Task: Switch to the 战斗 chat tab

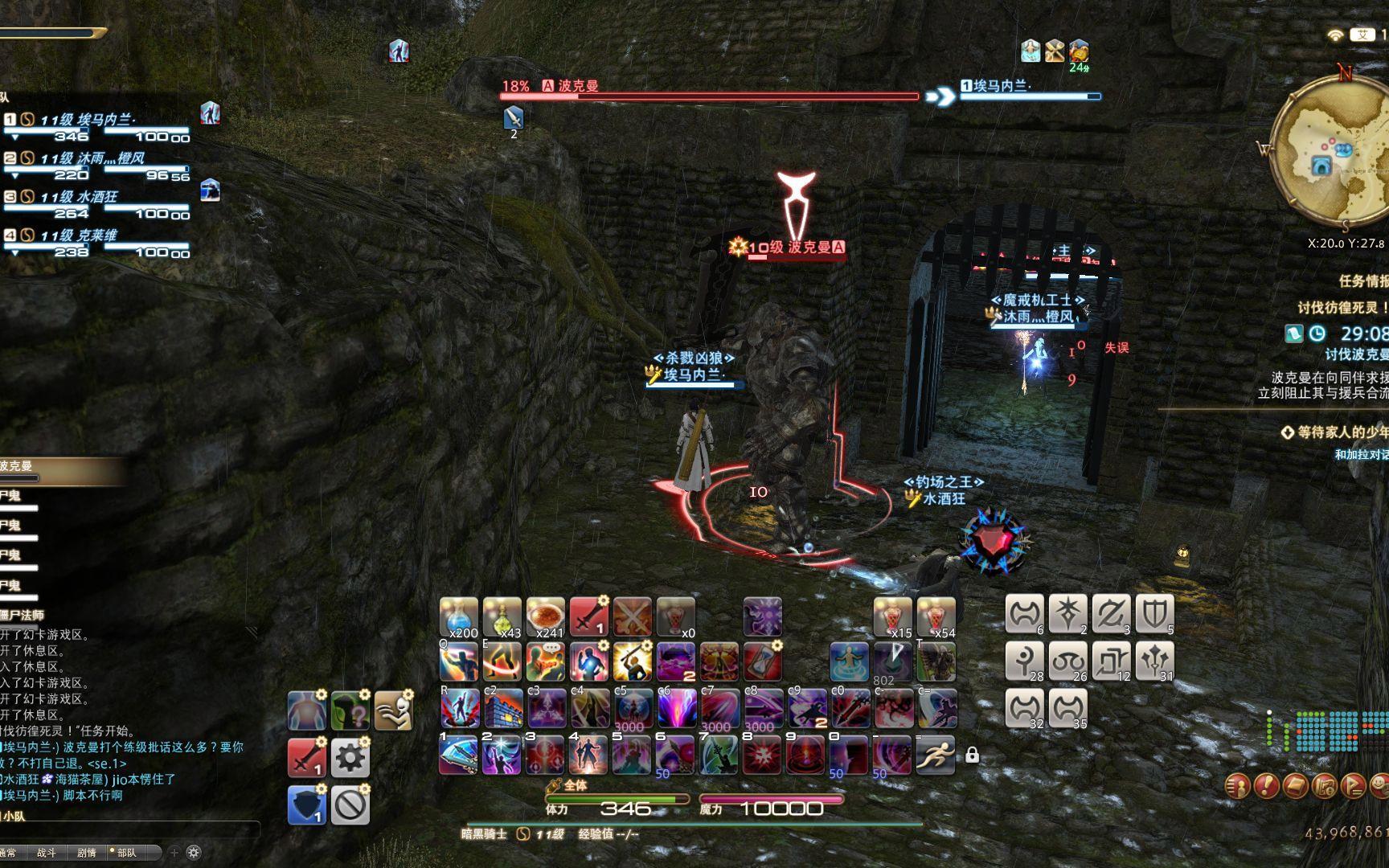Action: pos(47,853)
